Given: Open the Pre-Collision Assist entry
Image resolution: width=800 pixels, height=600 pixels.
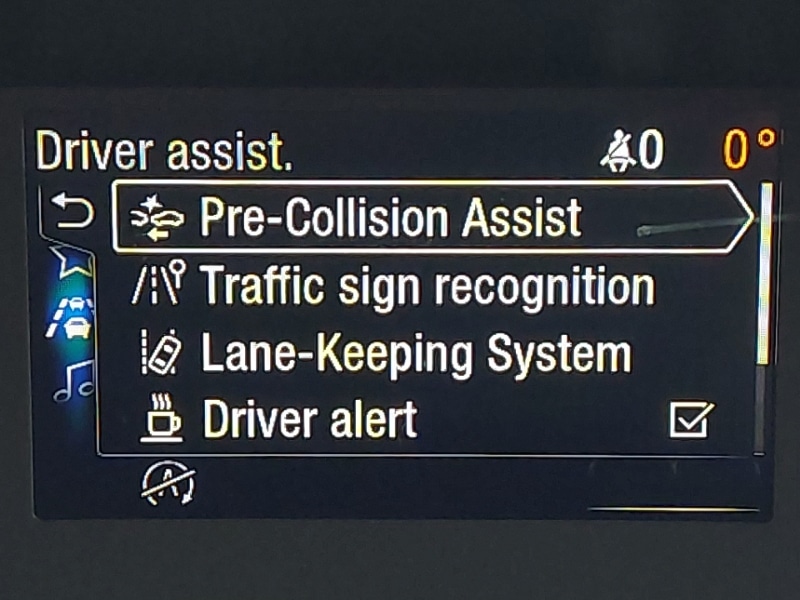Looking at the screenshot, I should tap(390, 218).
